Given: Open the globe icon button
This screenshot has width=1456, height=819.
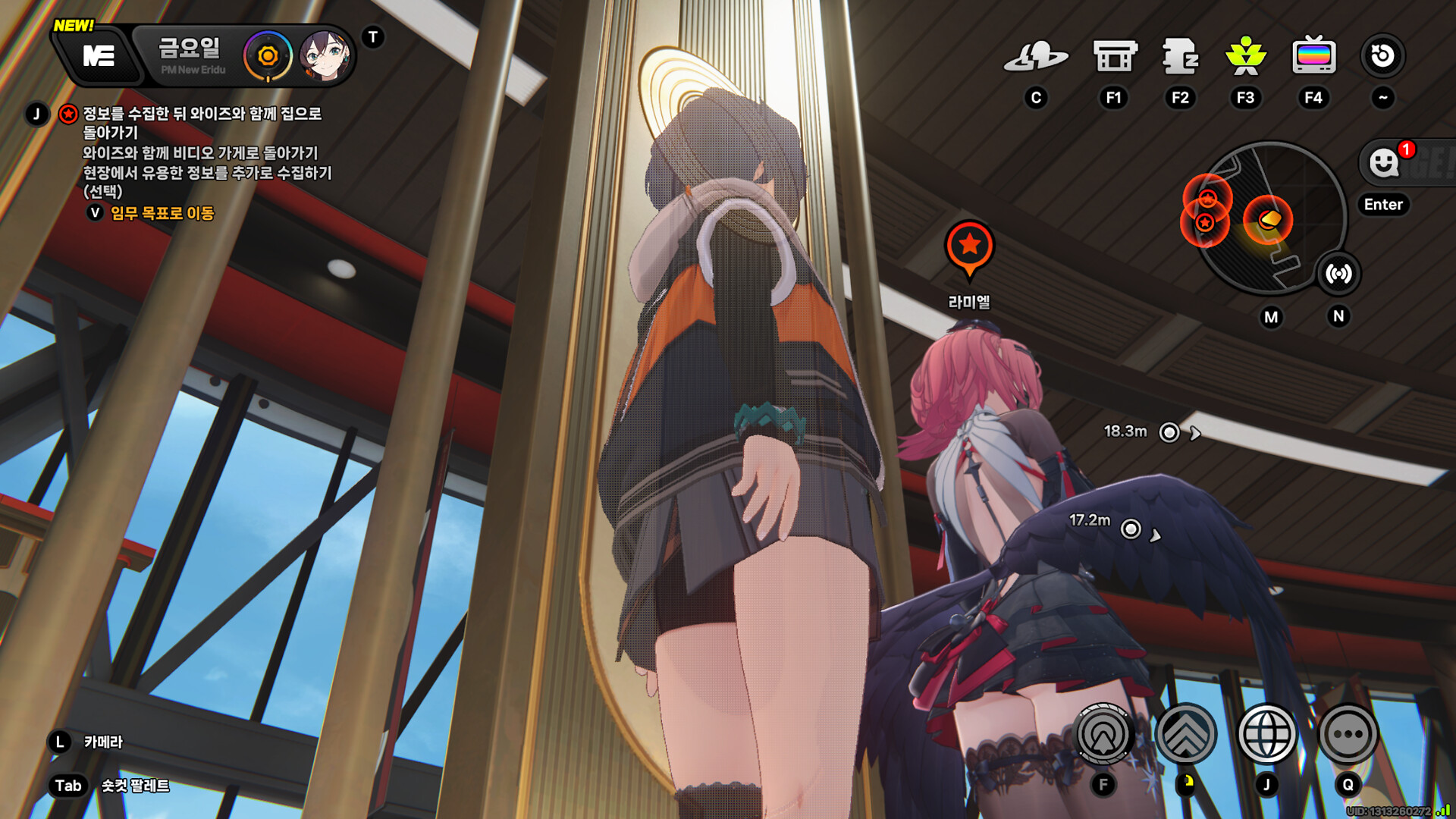Looking at the screenshot, I should [x=1266, y=734].
